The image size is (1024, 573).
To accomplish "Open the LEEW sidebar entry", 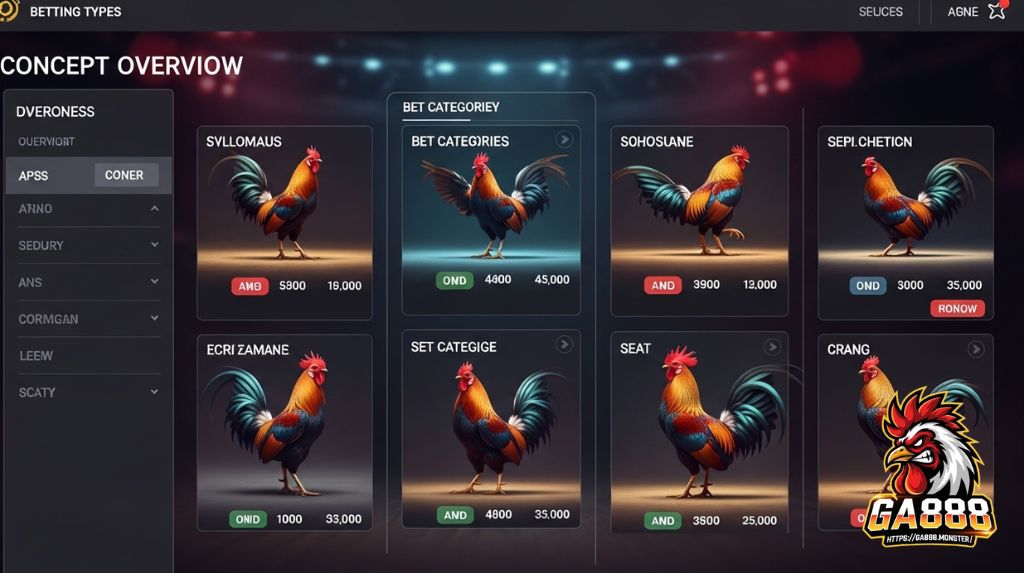I will tap(36, 356).
